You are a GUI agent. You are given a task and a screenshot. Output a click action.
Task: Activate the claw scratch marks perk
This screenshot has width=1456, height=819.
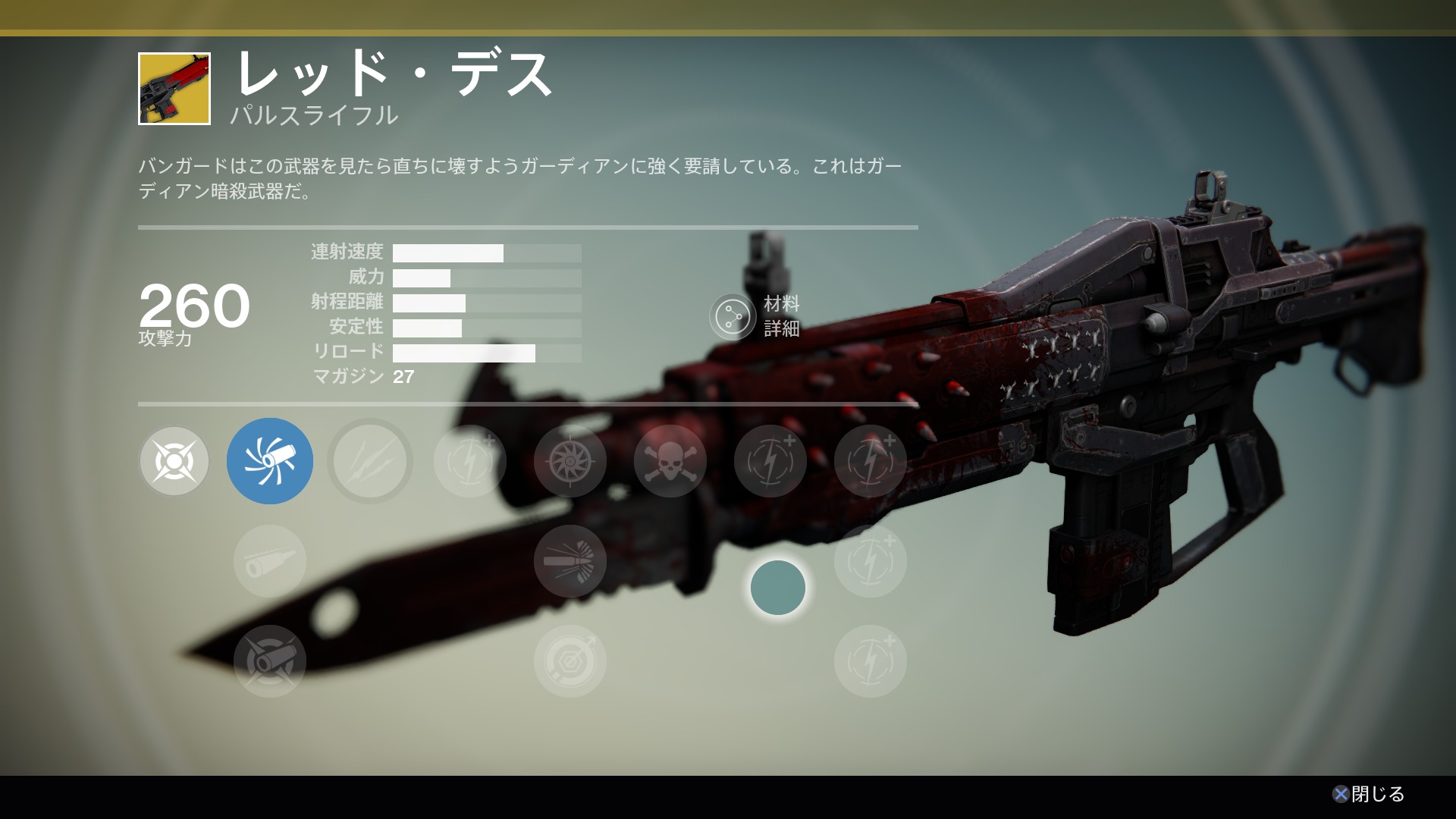click(370, 461)
